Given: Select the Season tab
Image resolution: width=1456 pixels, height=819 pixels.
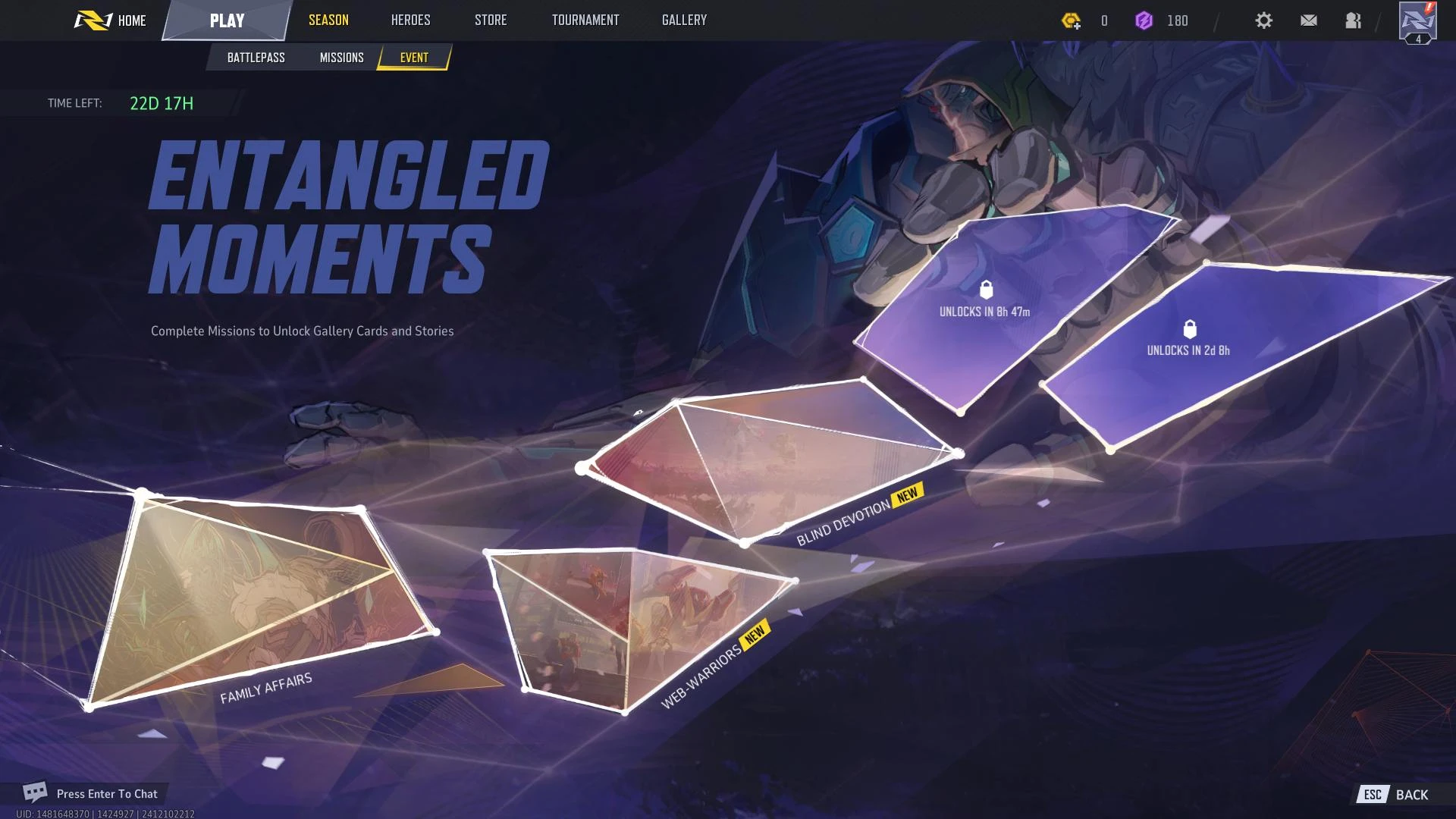Looking at the screenshot, I should pyautogui.click(x=328, y=20).
